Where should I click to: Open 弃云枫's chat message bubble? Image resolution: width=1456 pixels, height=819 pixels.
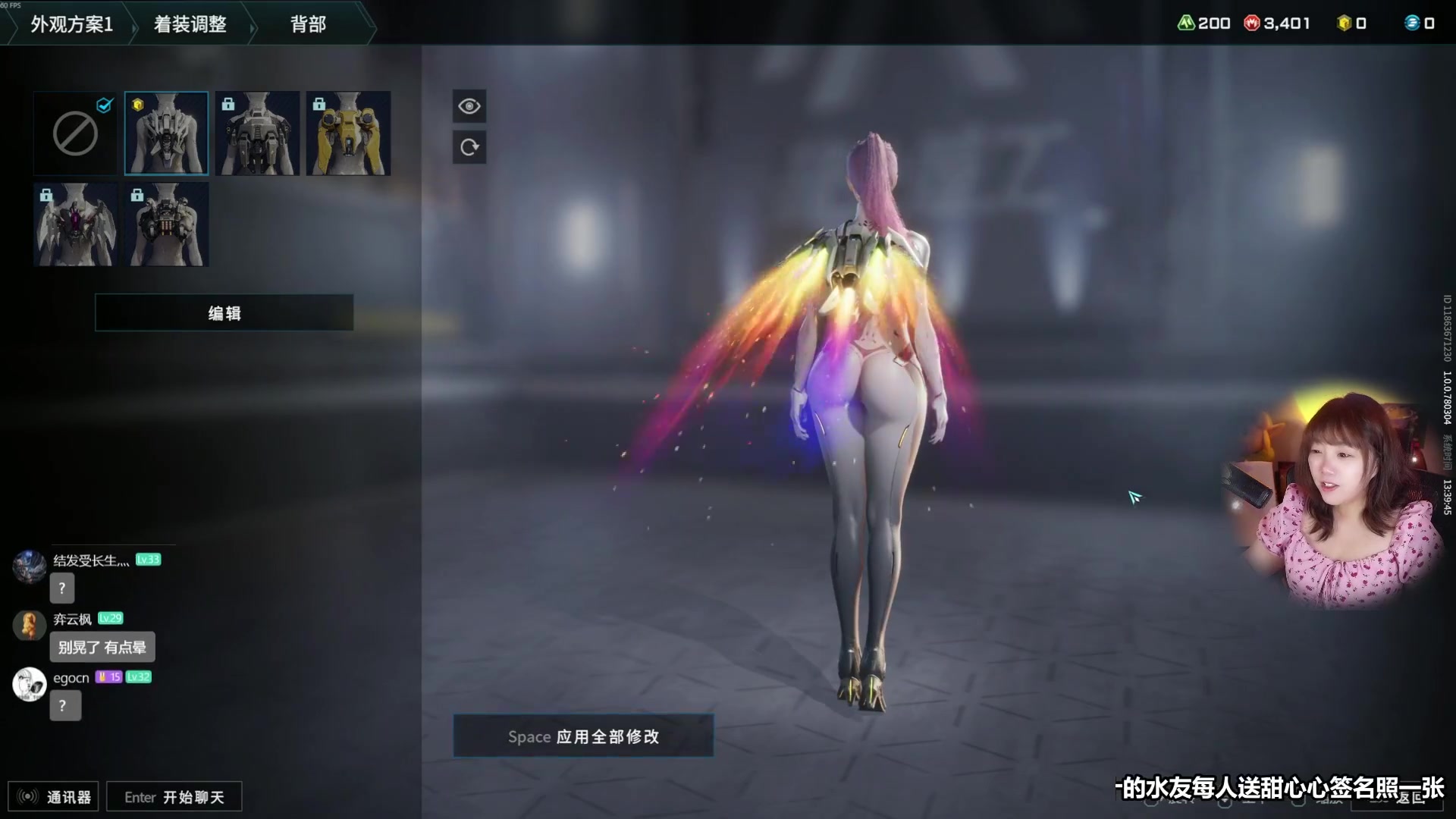tap(102, 647)
